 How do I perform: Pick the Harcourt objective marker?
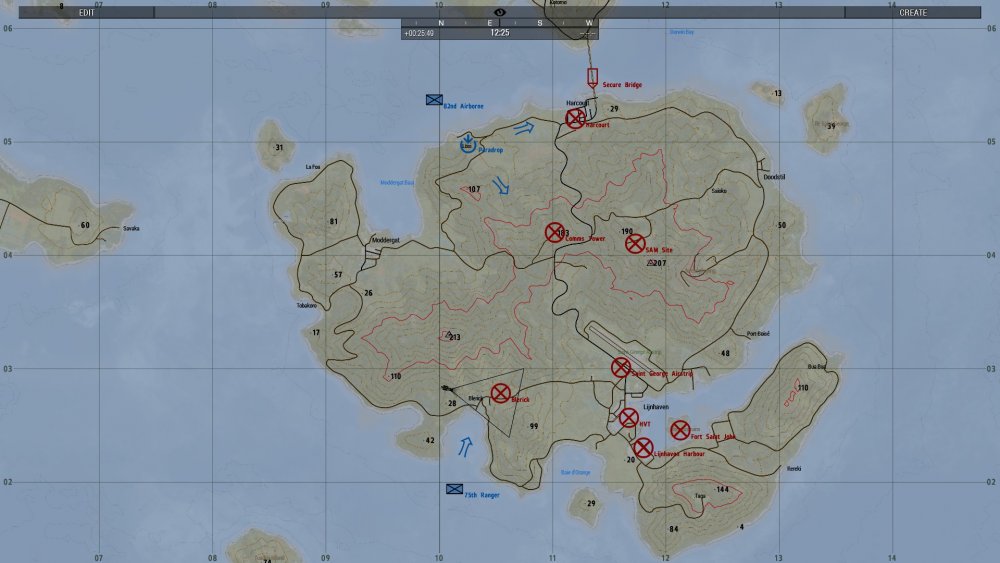pos(575,118)
